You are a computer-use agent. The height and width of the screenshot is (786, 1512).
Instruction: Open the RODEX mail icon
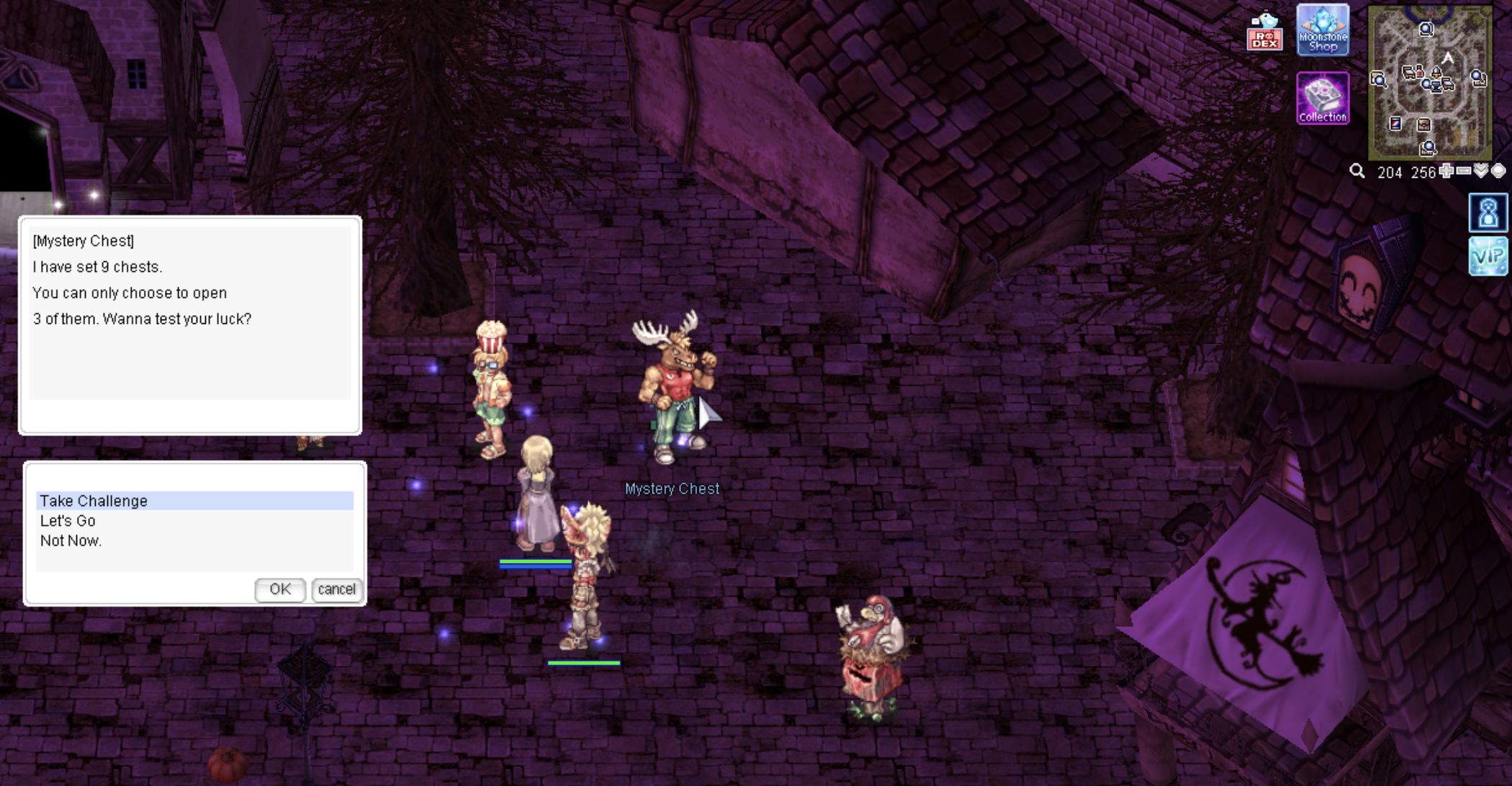click(1264, 32)
